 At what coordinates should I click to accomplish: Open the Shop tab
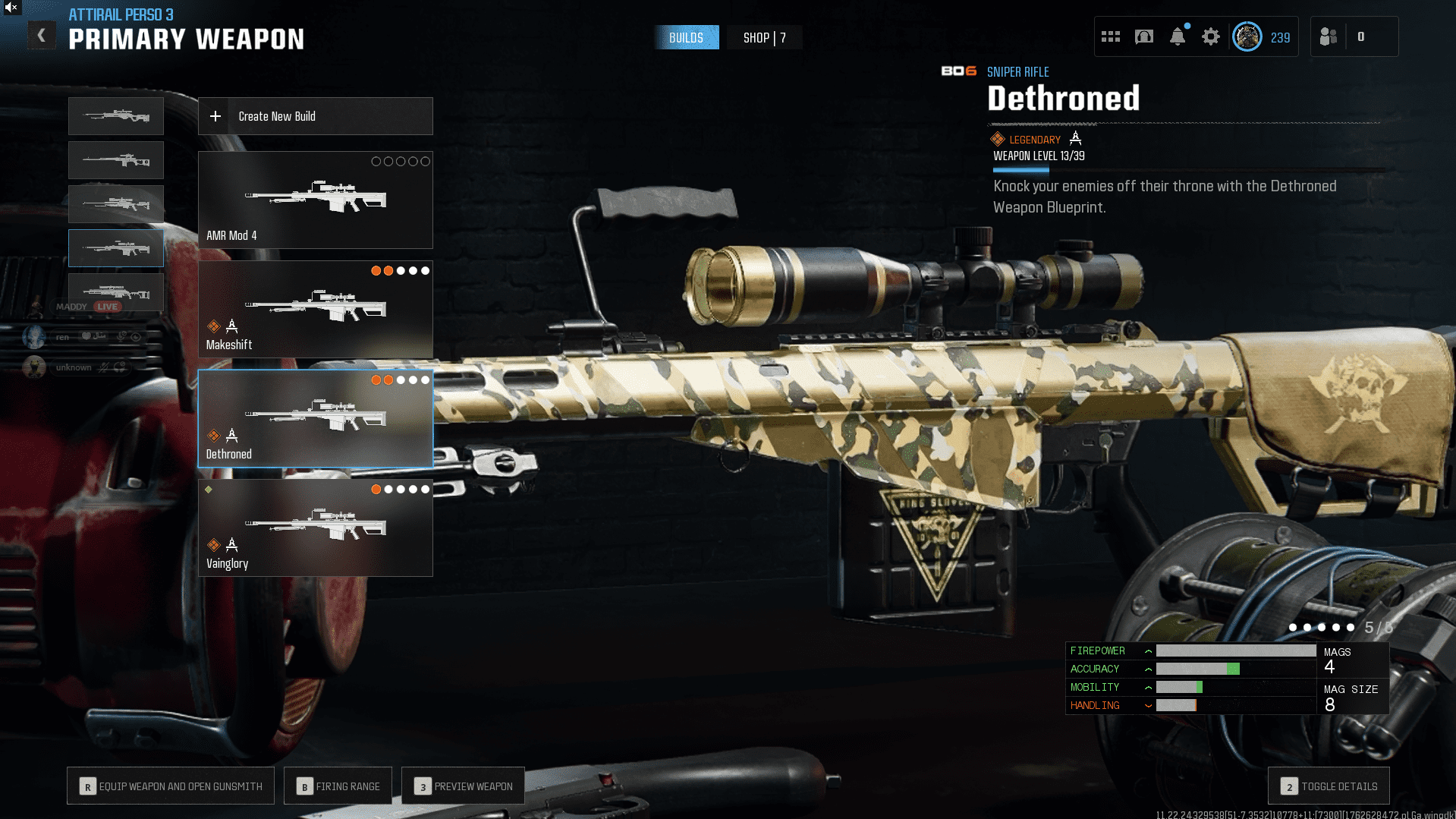click(764, 38)
